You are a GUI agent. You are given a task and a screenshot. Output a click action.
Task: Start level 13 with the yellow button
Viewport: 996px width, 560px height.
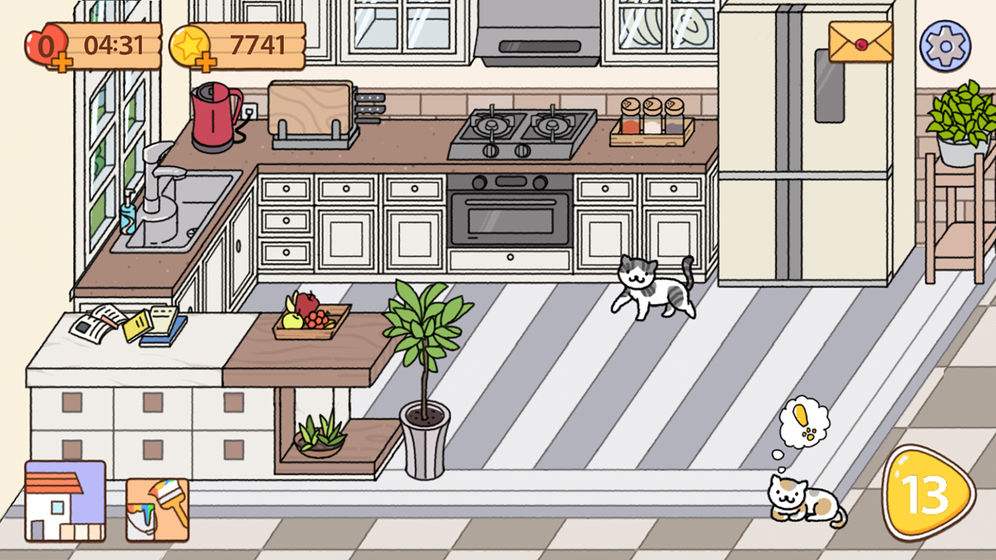pyautogui.click(x=928, y=494)
